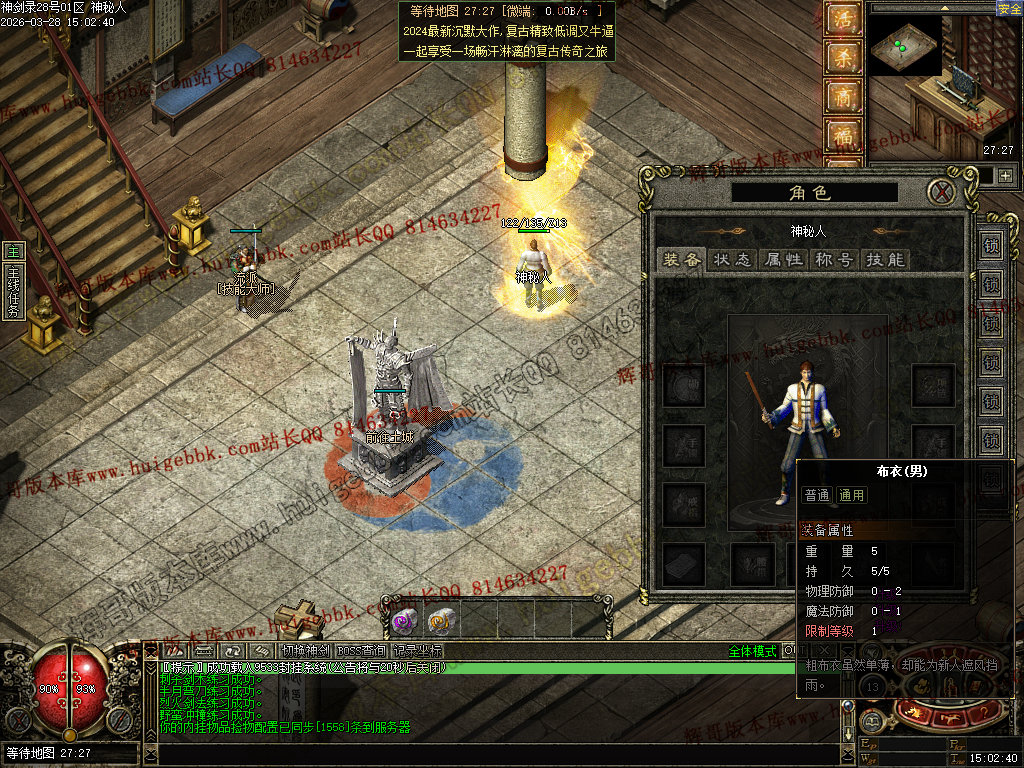
Task: Click the 切换神剑 switch sword button
Action: pos(305,651)
